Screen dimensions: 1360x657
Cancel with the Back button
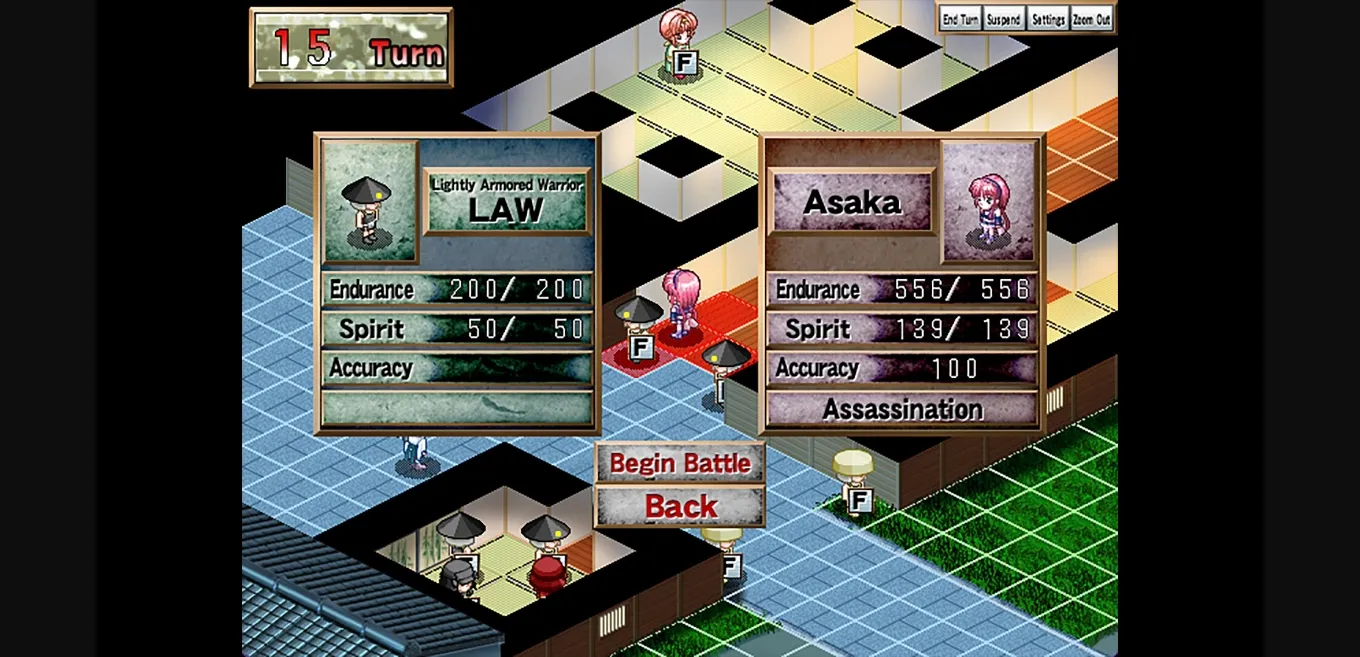click(680, 507)
